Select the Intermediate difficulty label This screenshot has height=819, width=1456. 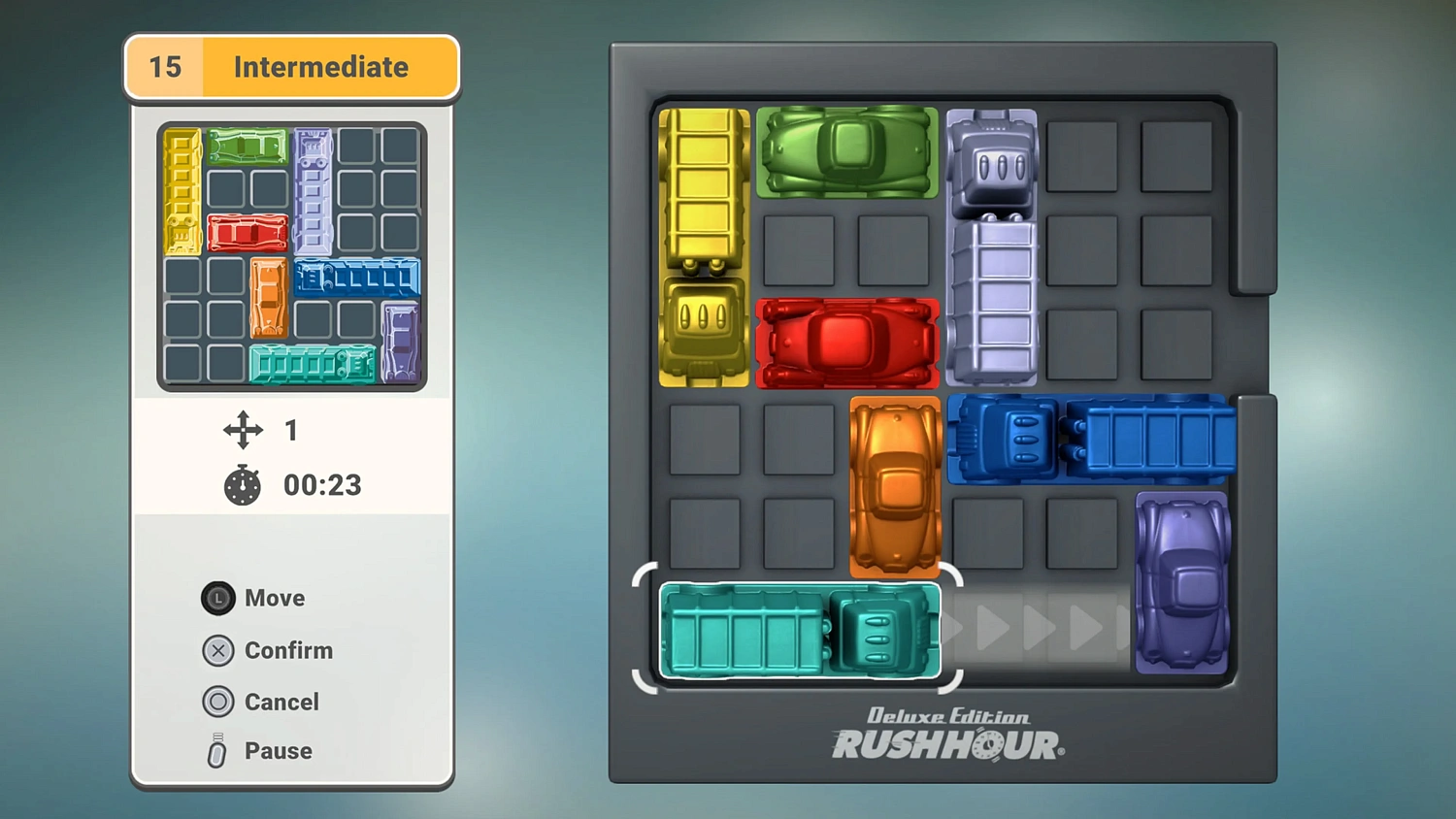[320, 67]
